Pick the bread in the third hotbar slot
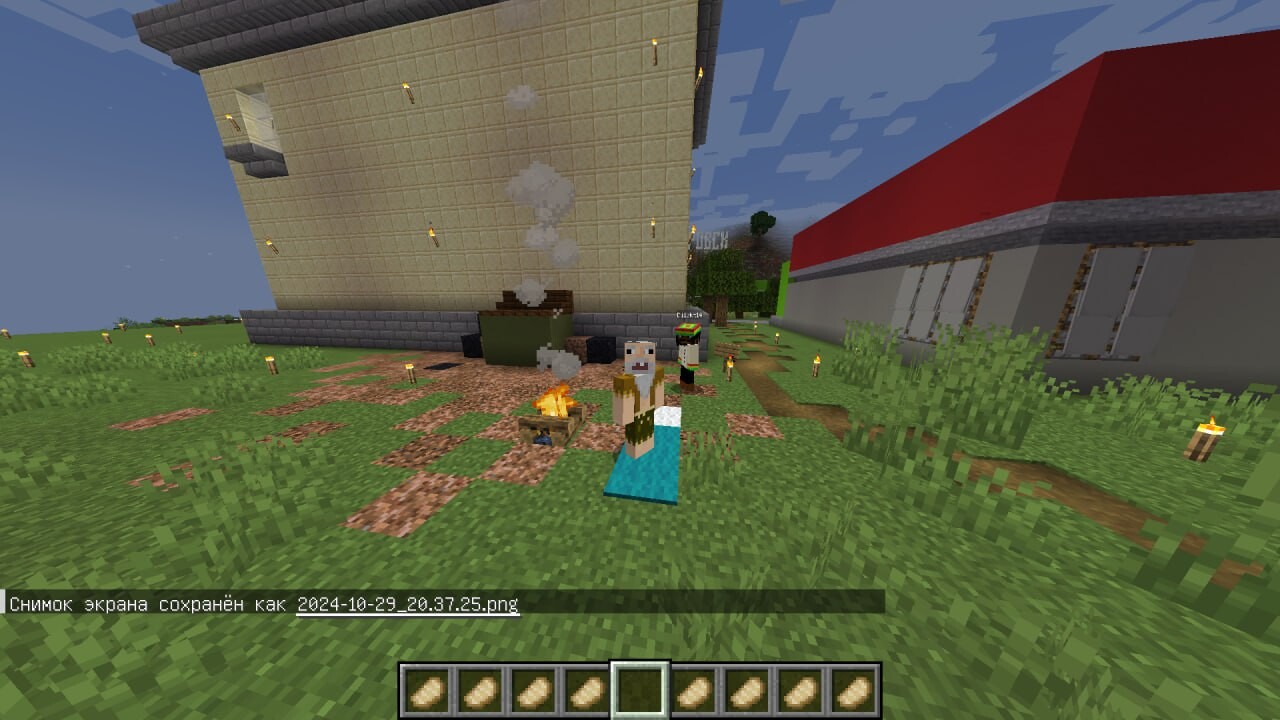 click(x=532, y=690)
